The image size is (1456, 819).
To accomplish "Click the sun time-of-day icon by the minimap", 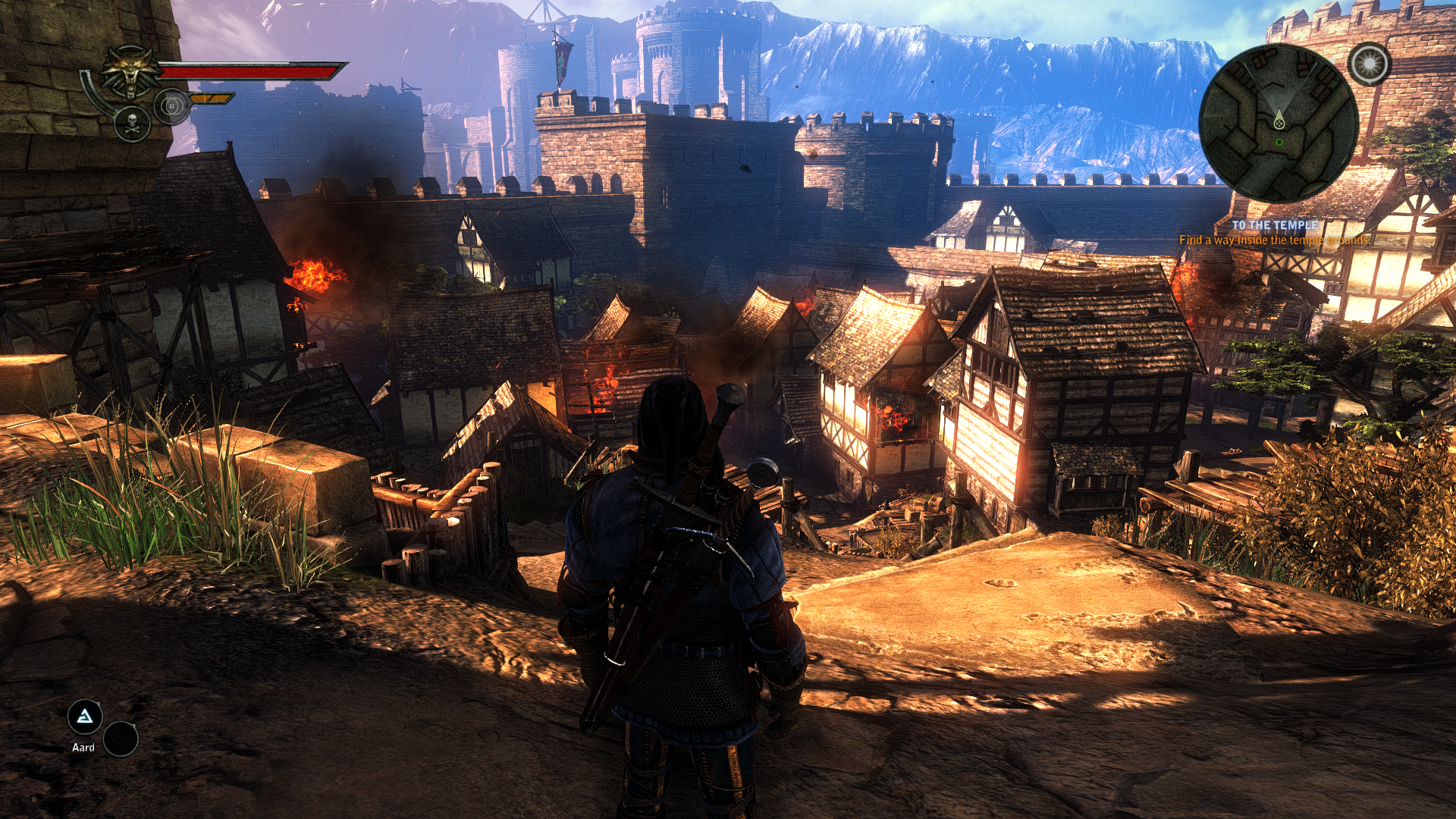I will pos(1370,64).
